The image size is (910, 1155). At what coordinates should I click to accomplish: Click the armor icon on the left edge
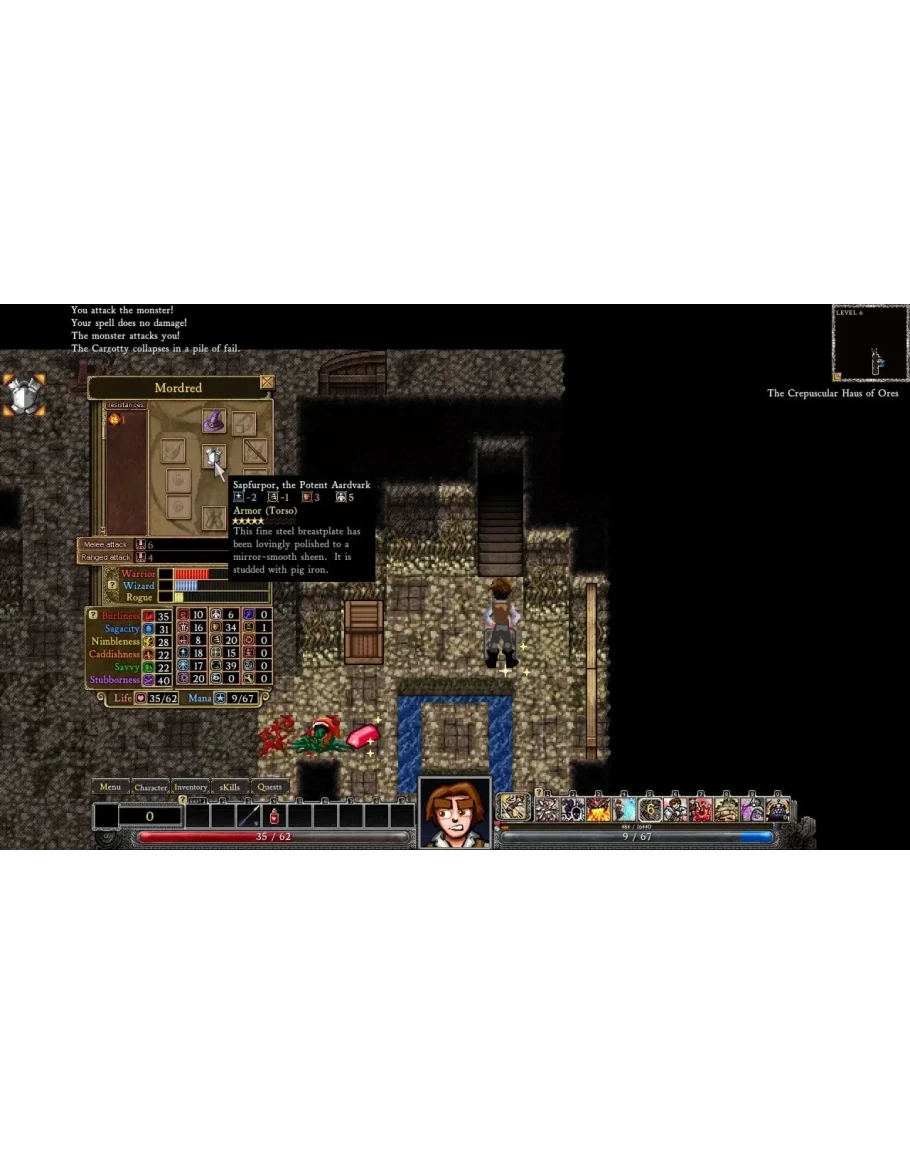23,394
